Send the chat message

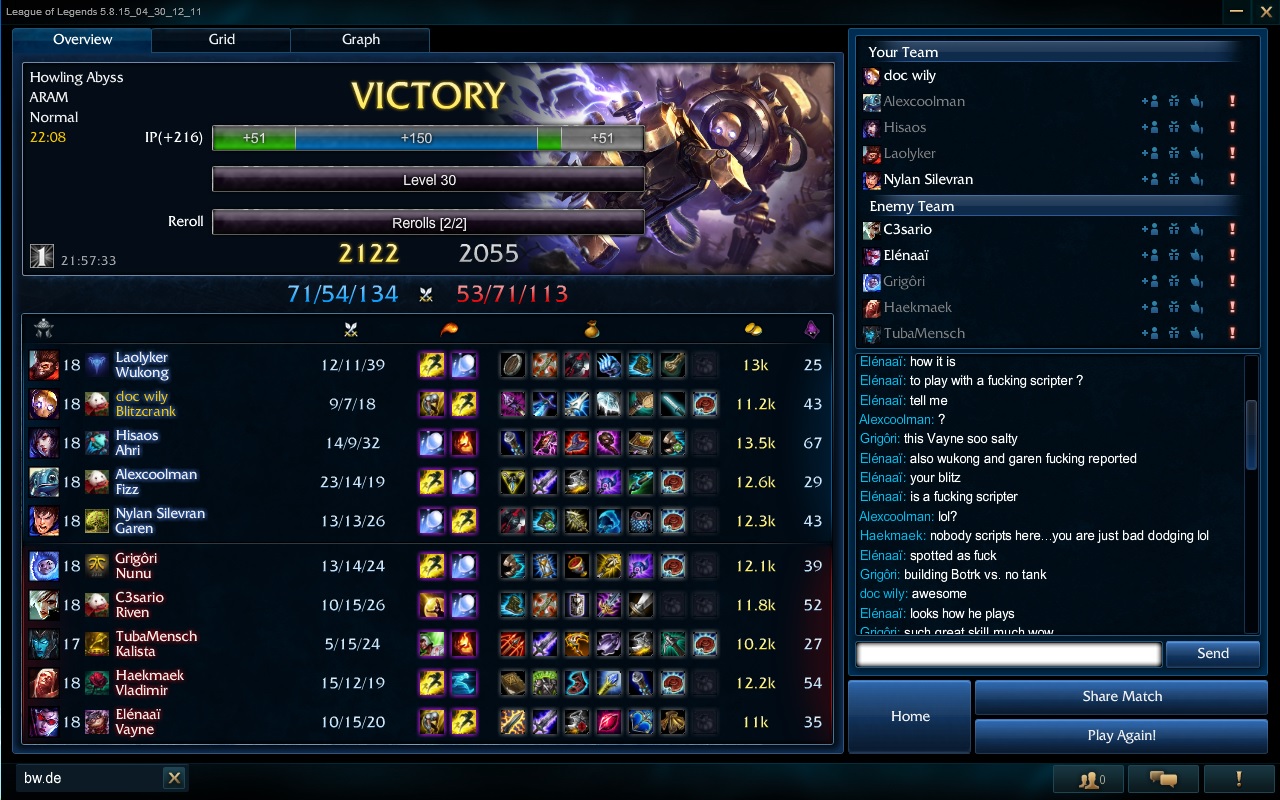click(1212, 654)
